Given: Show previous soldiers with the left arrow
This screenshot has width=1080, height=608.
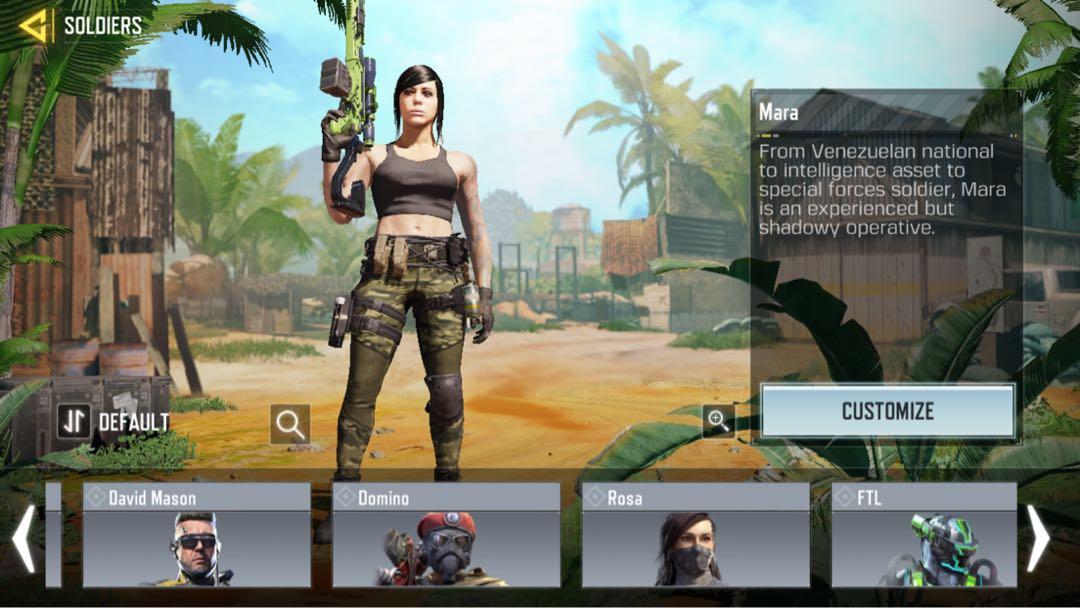Looking at the screenshot, I should point(23,538).
